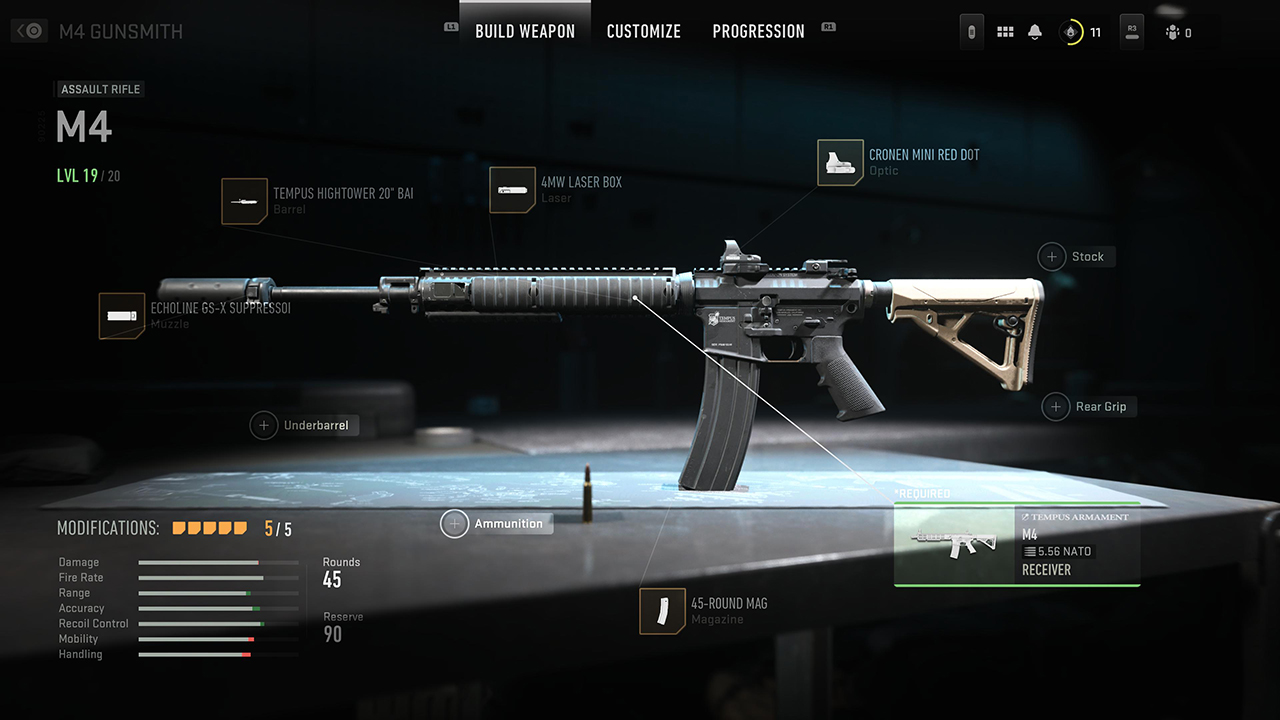Open the Ammunition attachment slot

coord(455,524)
